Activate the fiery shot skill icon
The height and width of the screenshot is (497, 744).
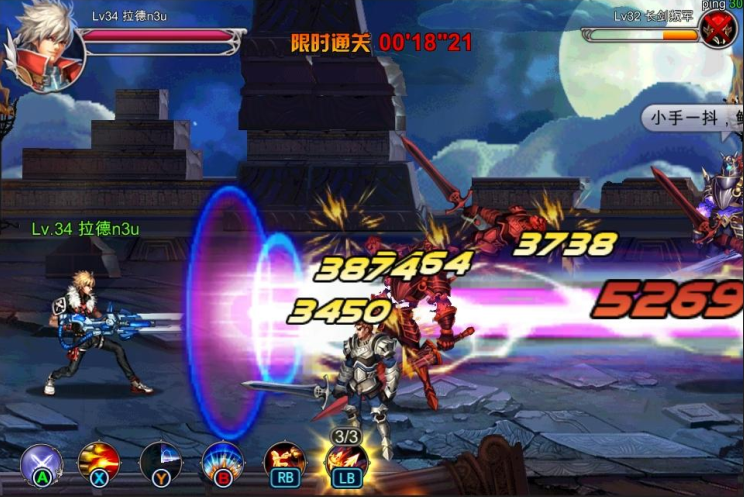pos(99,462)
